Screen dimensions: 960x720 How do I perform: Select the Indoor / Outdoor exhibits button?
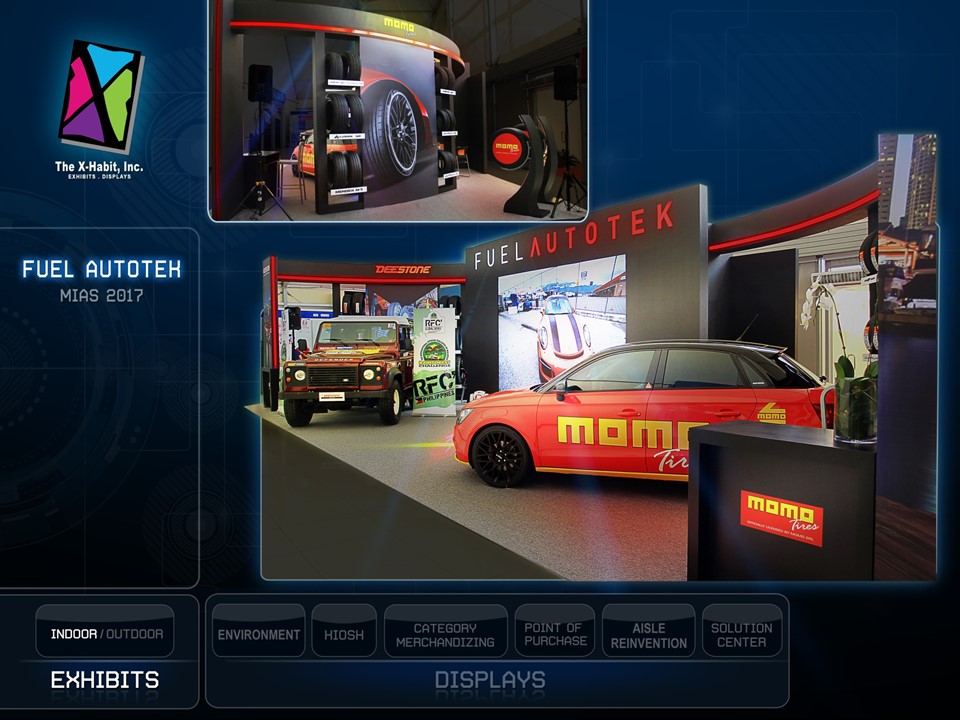click(x=106, y=633)
